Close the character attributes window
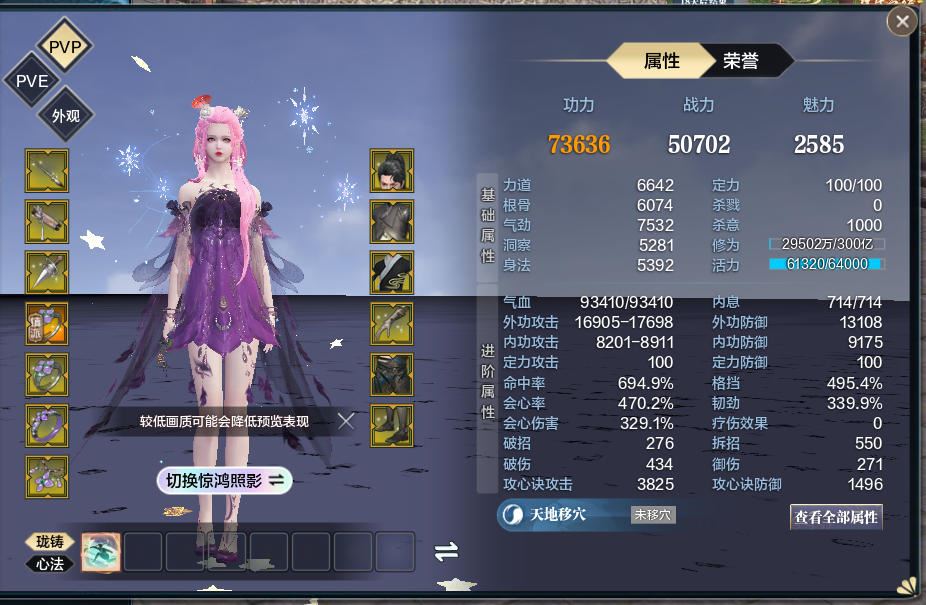 click(x=902, y=21)
